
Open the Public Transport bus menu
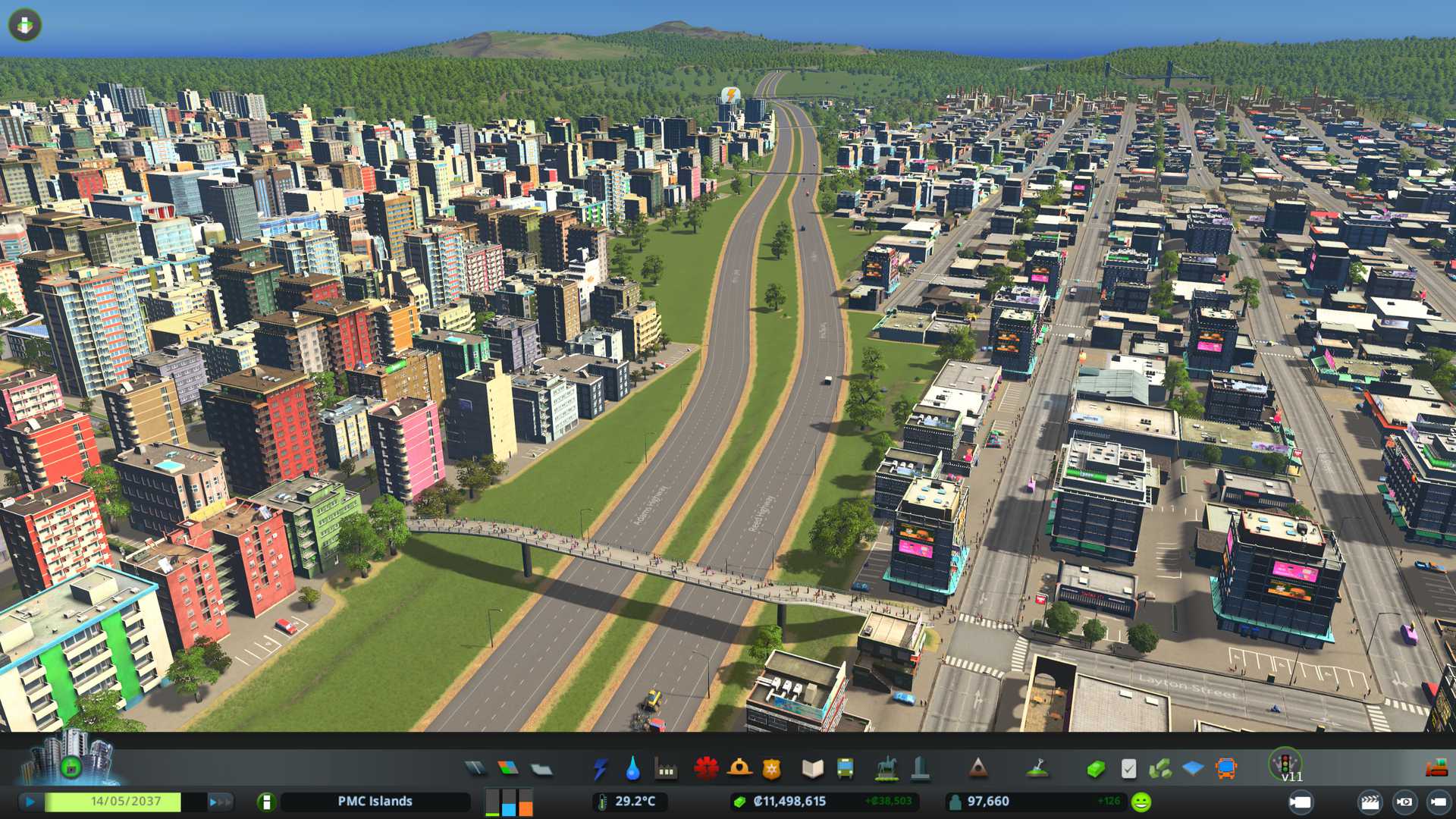845,770
